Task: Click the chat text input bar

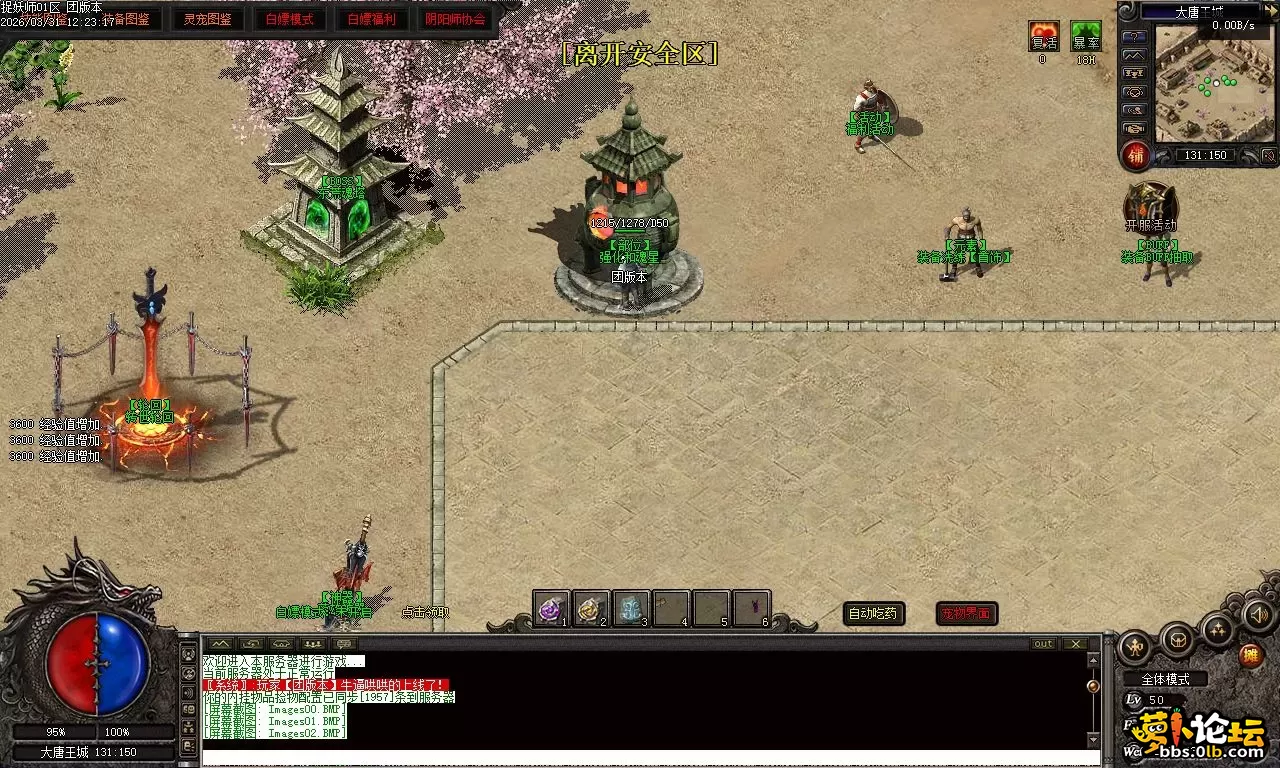Action: [640, 758]
